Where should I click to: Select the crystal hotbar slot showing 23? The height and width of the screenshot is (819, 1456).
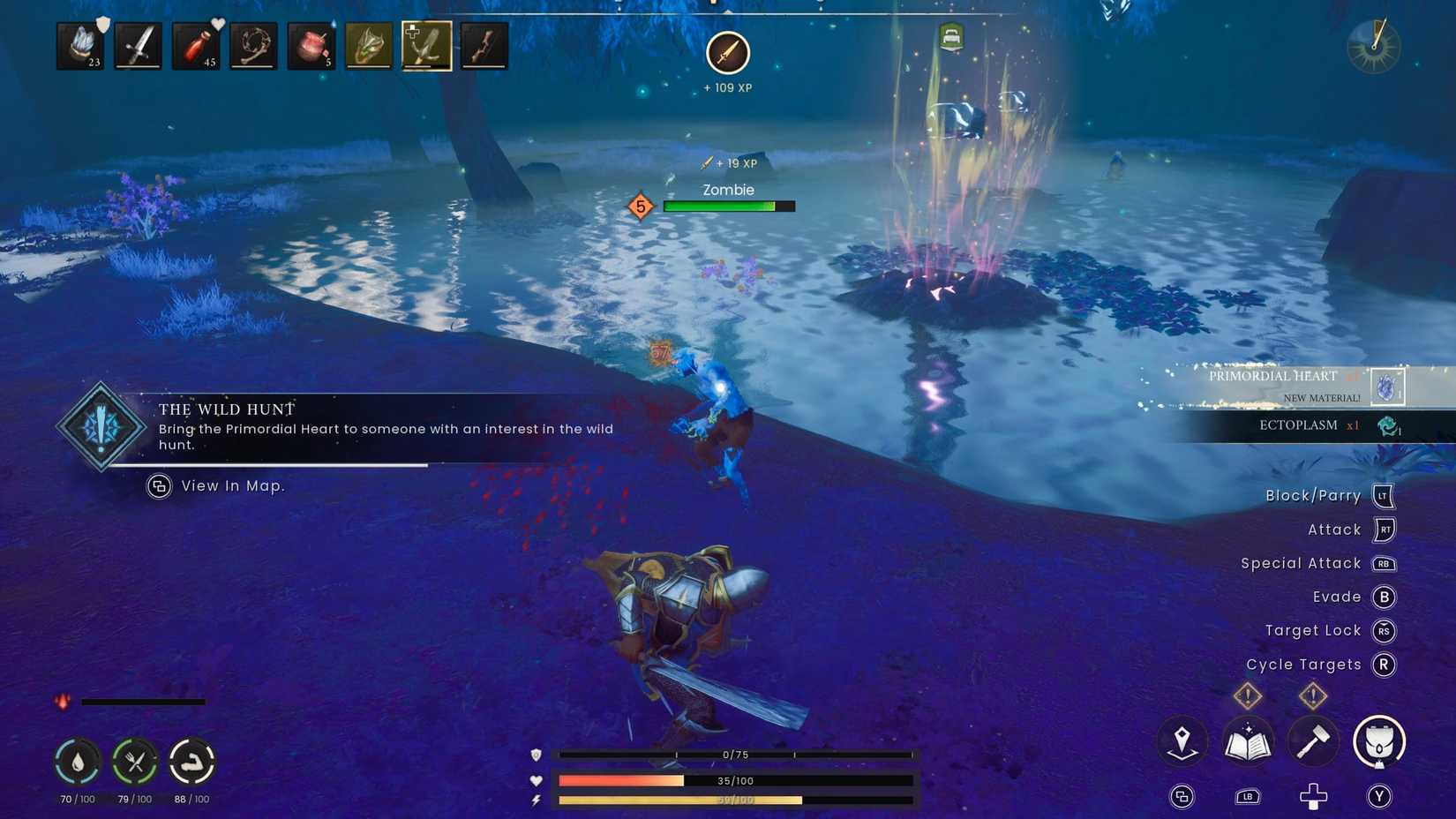79,44
